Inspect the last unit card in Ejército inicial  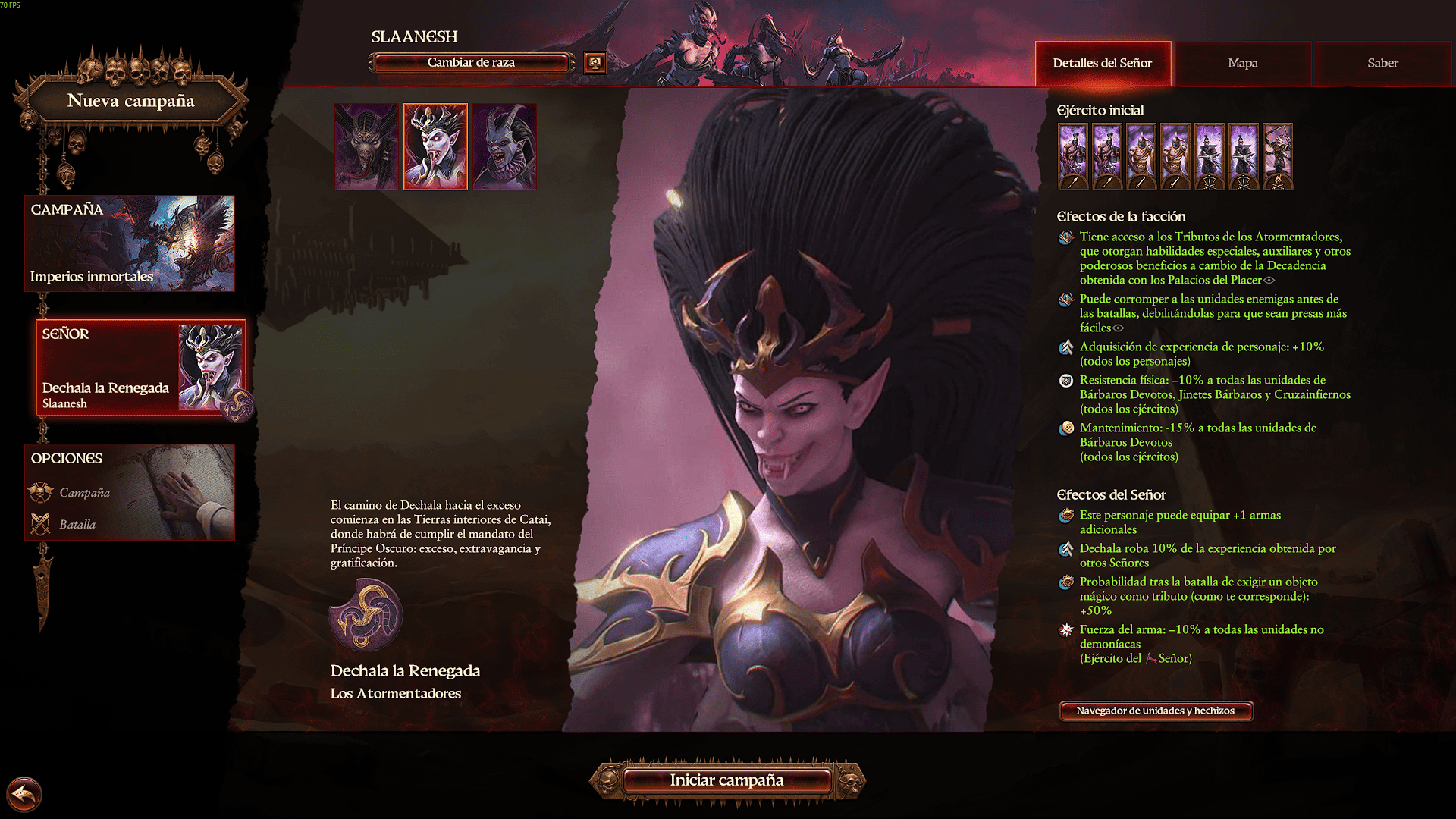(x=1278, y=156)
